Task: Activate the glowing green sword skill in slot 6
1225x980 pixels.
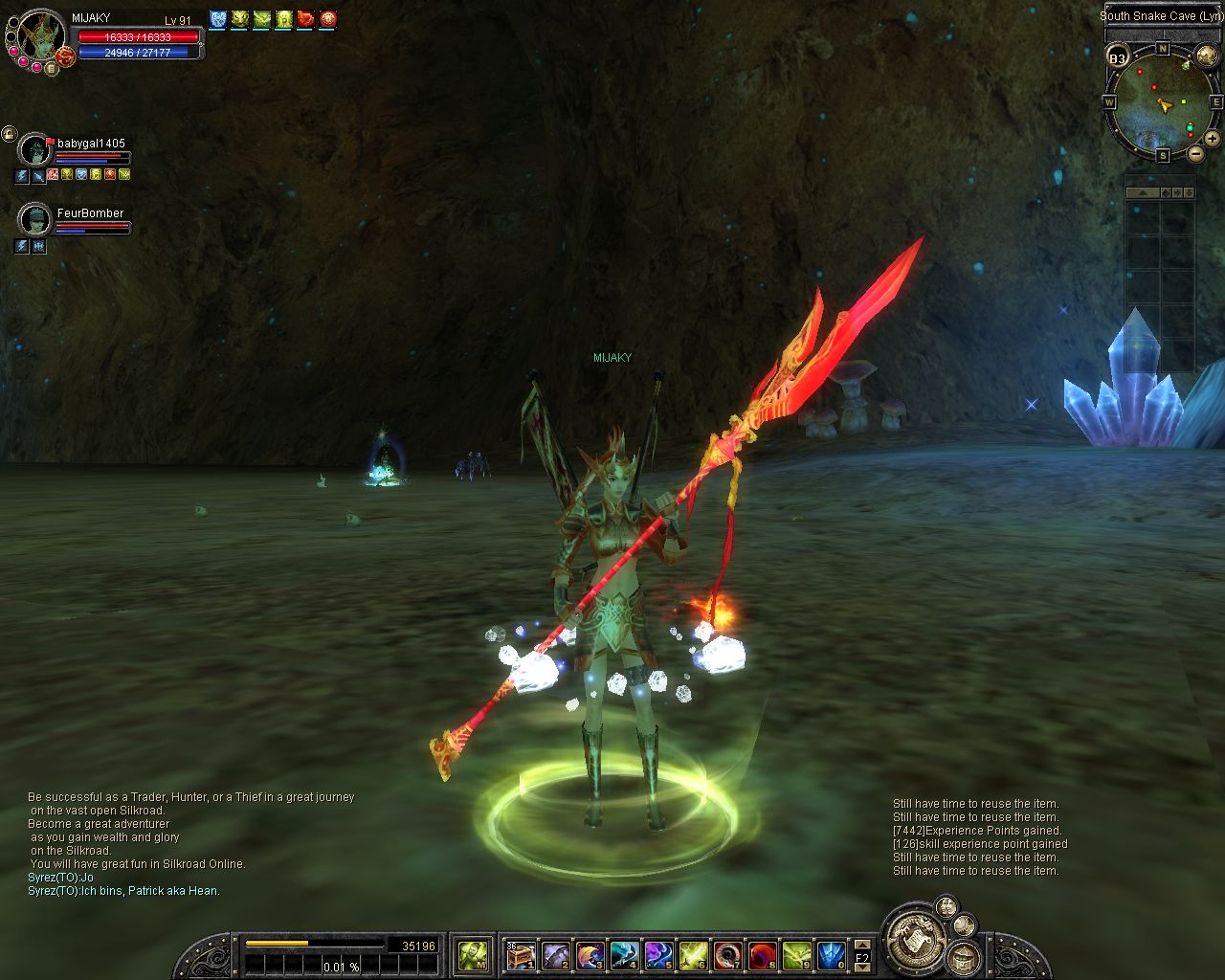Action: [x=693, y=955]
